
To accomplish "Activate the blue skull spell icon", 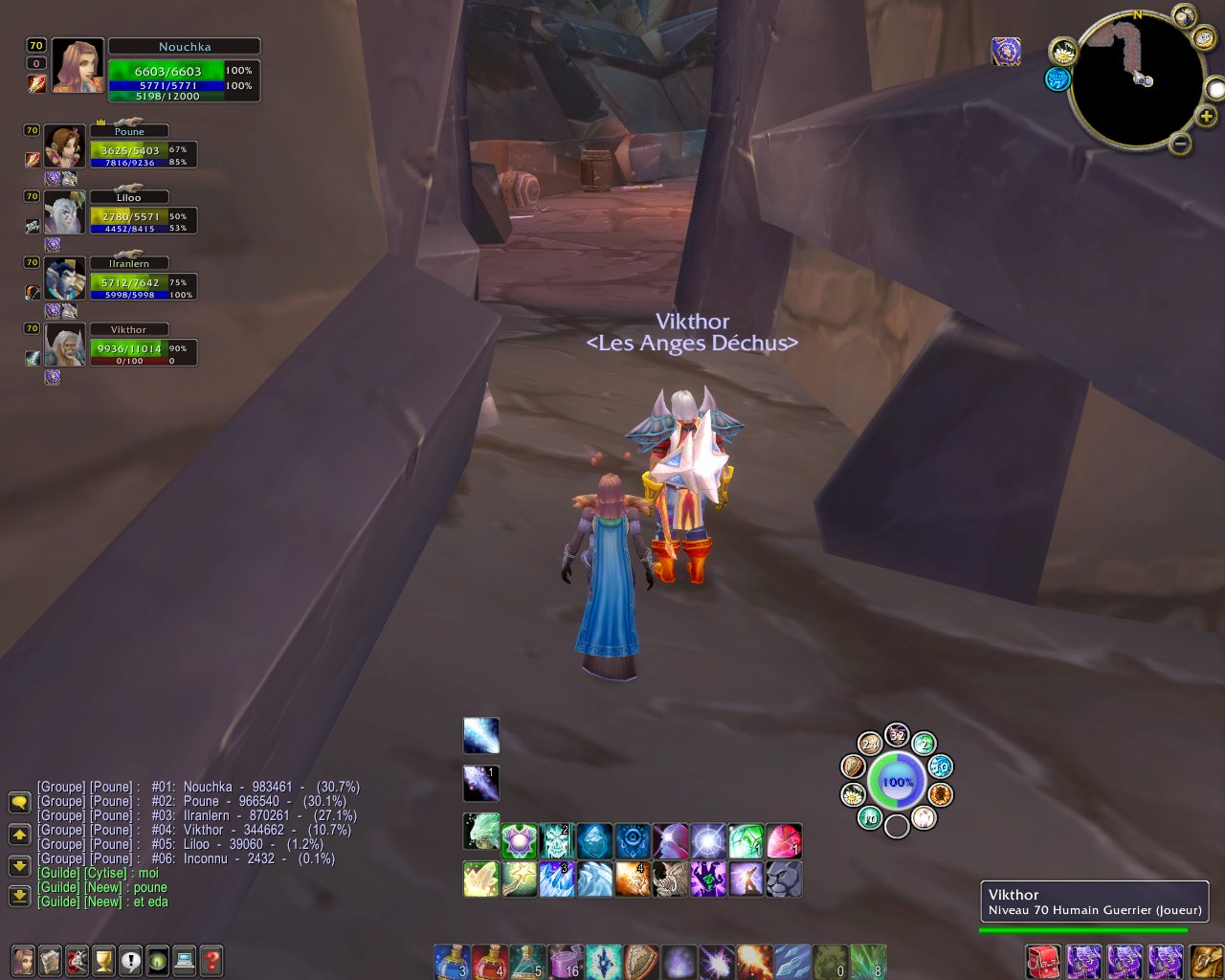I will (x=556, y=841).
